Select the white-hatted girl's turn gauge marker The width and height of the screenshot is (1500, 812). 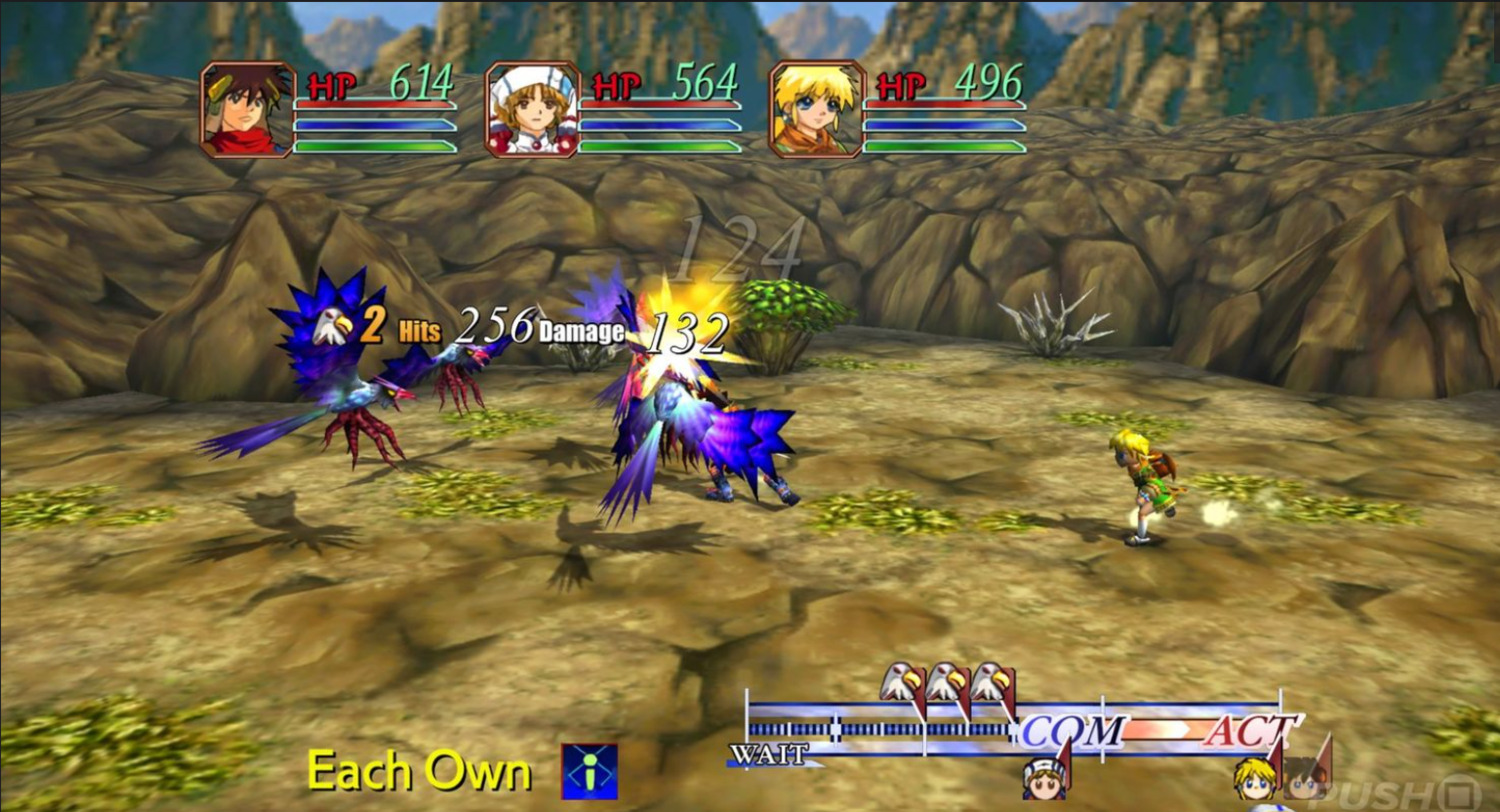coord(1043,779)
